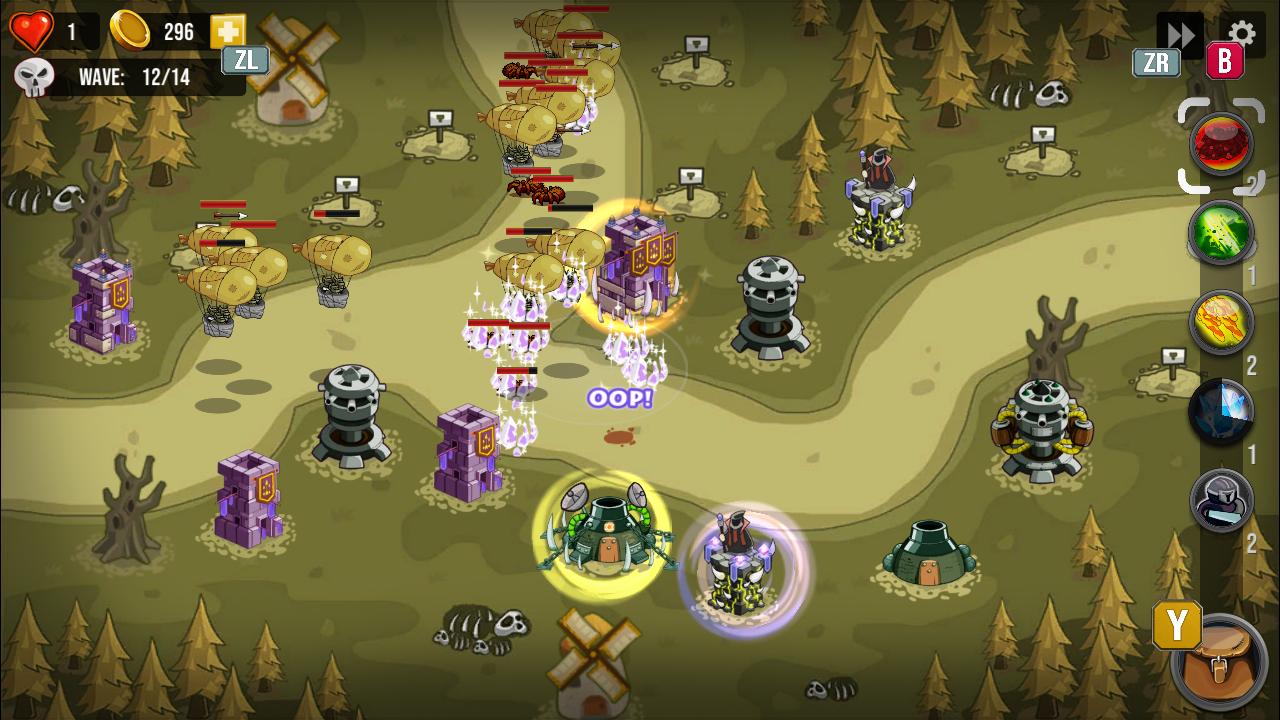Toggle the ZR shortcut badge near settings

[1157, 63]
